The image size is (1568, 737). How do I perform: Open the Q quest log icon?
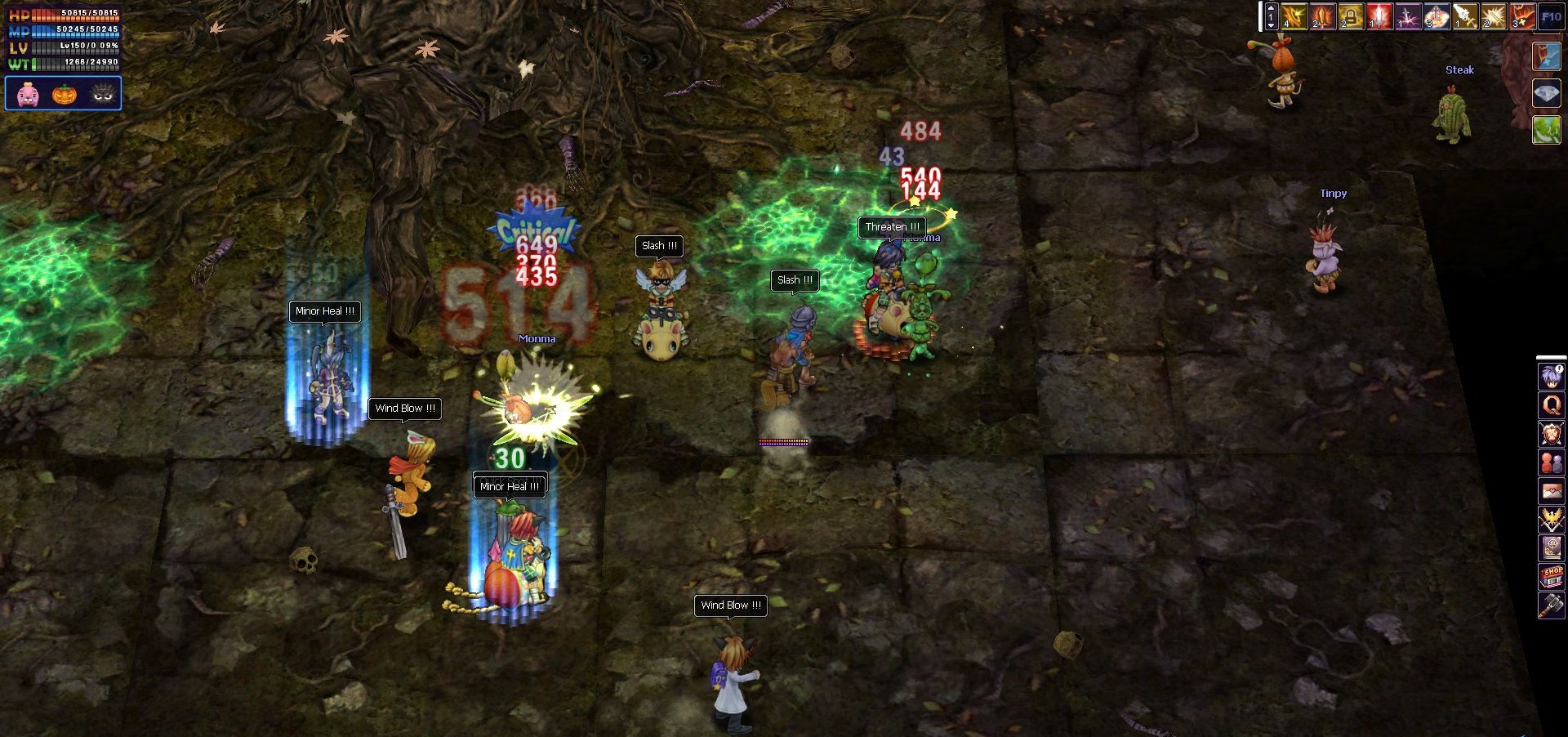1549,404
